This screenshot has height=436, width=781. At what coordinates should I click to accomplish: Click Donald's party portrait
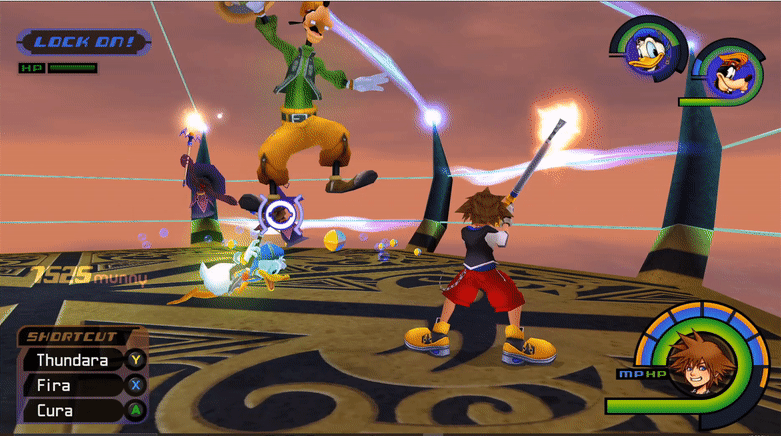[x=647, y=48]
